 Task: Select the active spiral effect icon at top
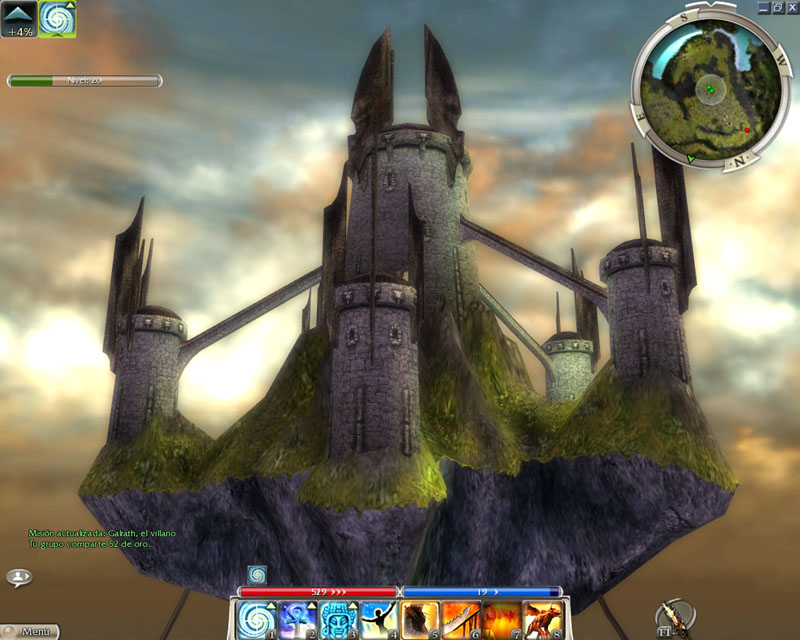pyautogui.click(x=57, y=19)
